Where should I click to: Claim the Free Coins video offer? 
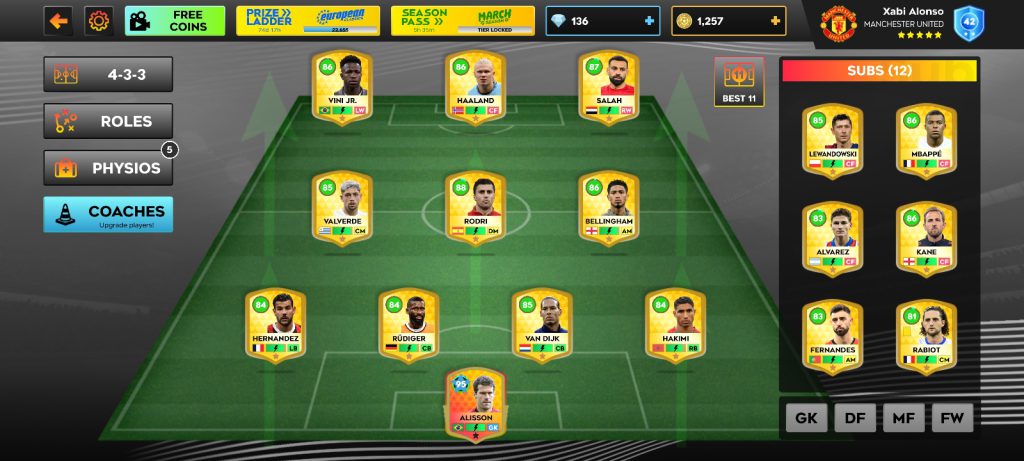174,21
